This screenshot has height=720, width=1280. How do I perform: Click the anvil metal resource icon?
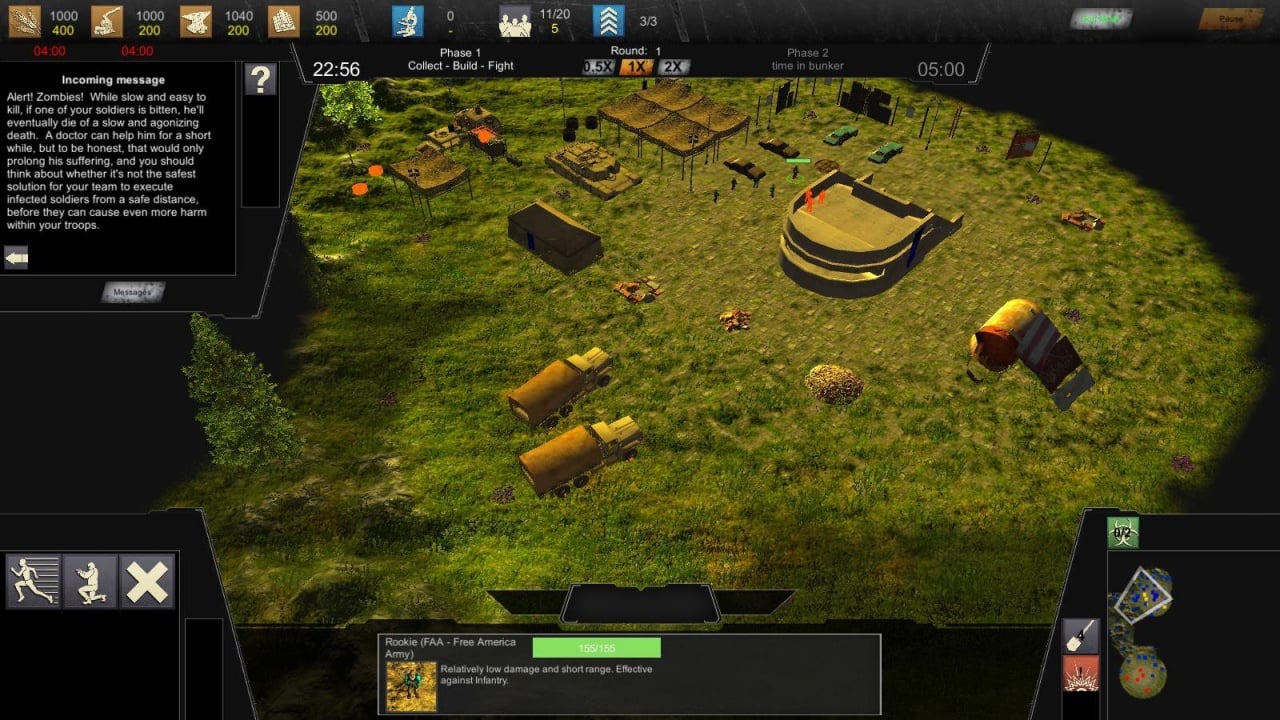pos(196,21)
